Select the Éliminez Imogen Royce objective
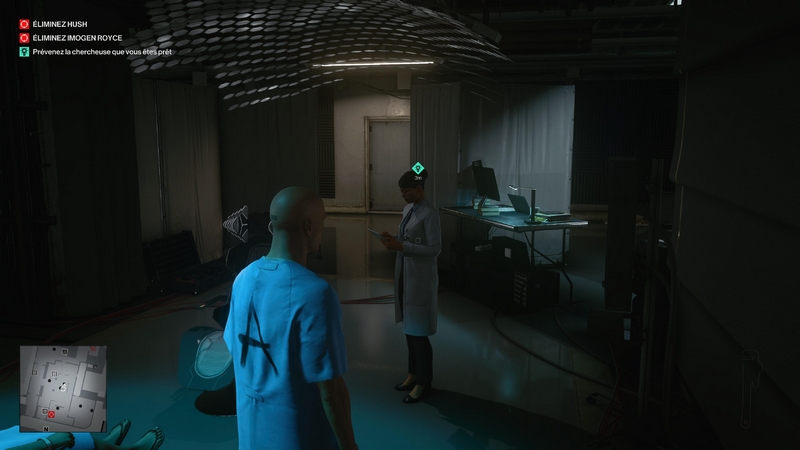Screen dimensions: 800x450 coord(76,37)
